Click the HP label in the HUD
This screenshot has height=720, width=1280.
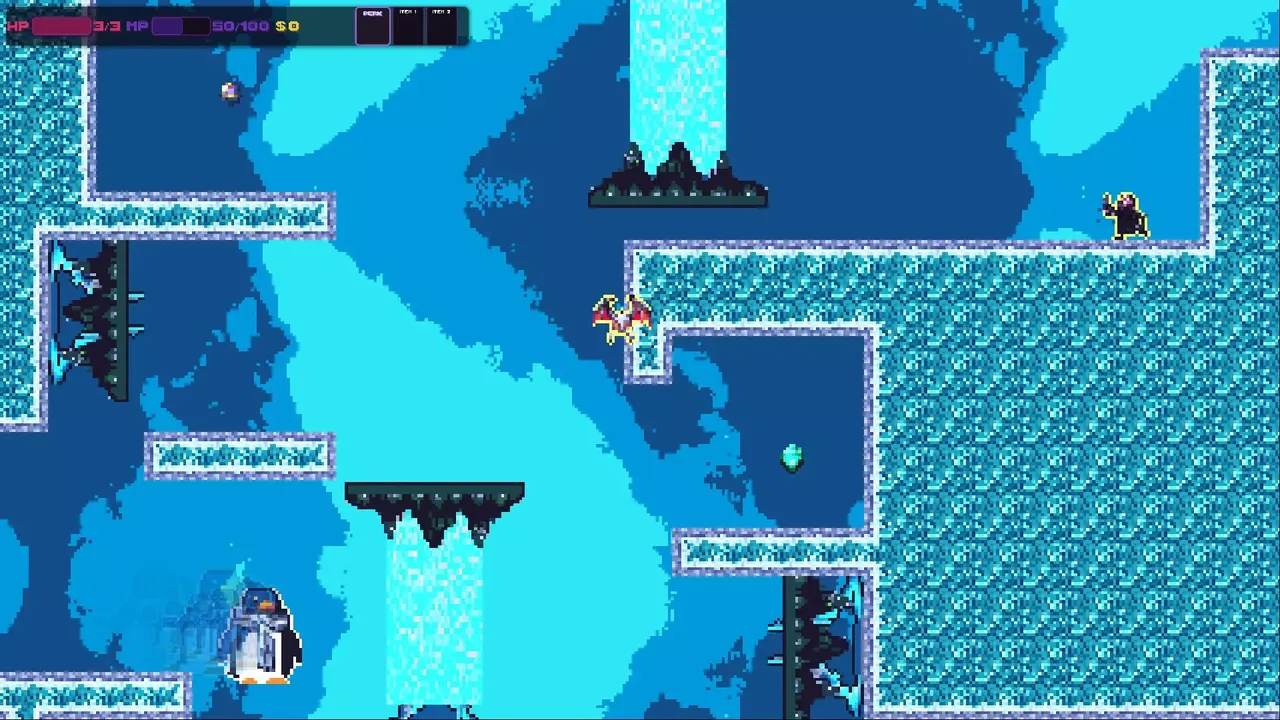[15, 26]
